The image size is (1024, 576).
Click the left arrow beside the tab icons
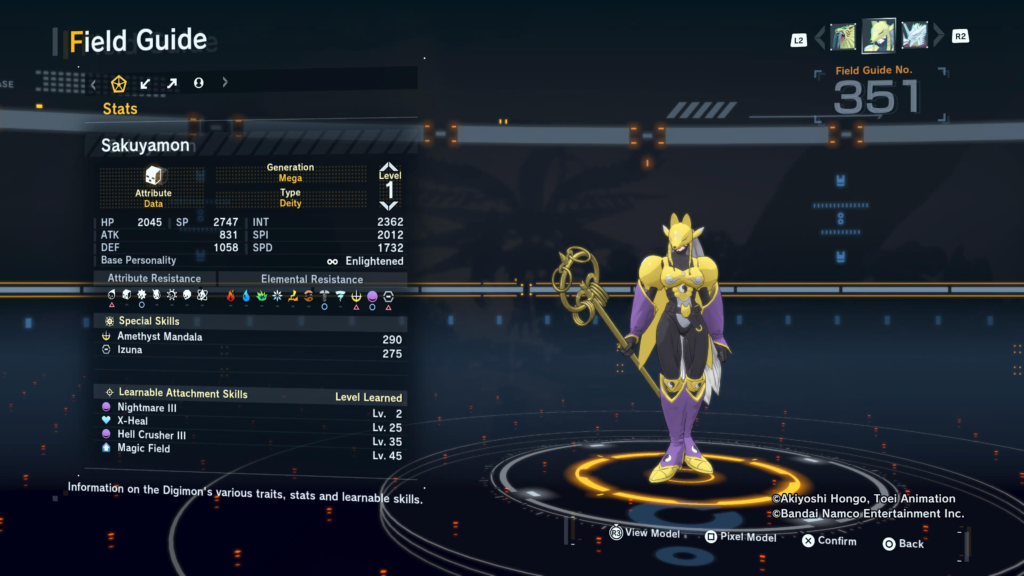pyautogui.click(x=94, y=83)
